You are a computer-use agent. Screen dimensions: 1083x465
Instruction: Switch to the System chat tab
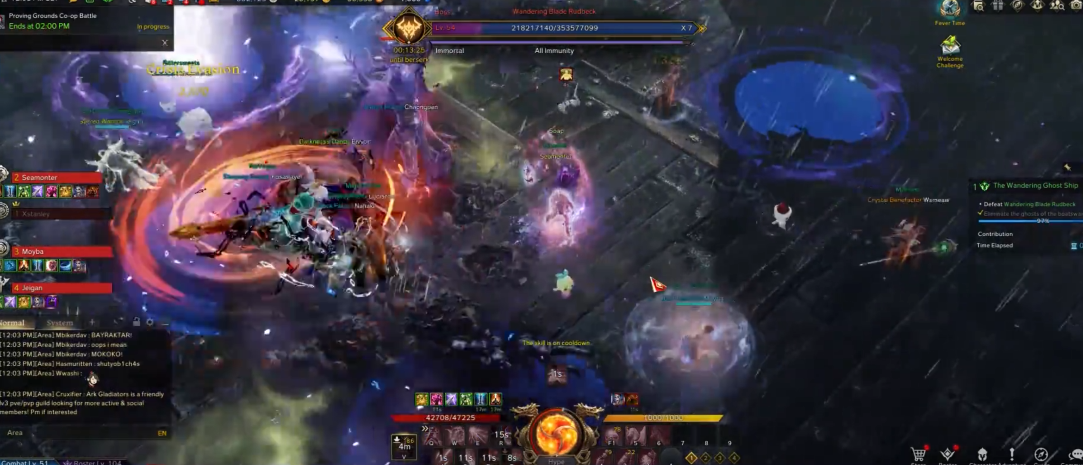tap(60, 323)
